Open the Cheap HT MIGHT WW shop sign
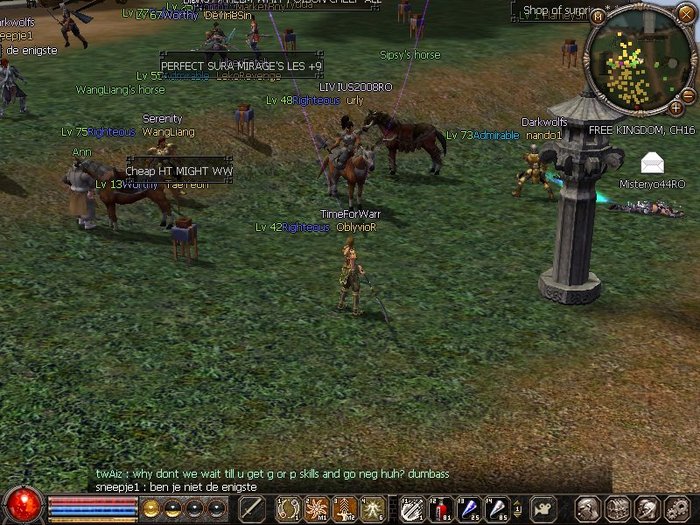This screenshot has height=525, width=700. click(179, 171)
